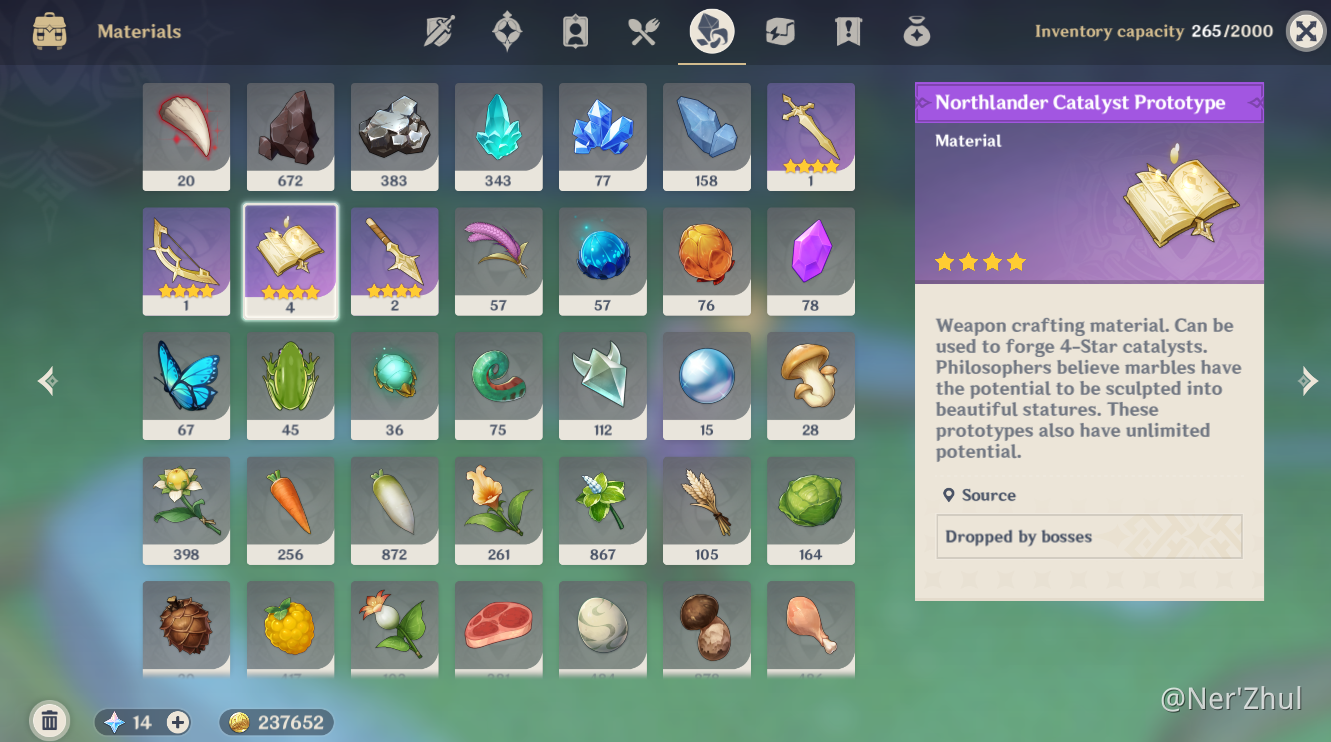Screen dimensions: 1331x742
Task: Select the carrot stack of 256
Action: click(x=290, y=510)
